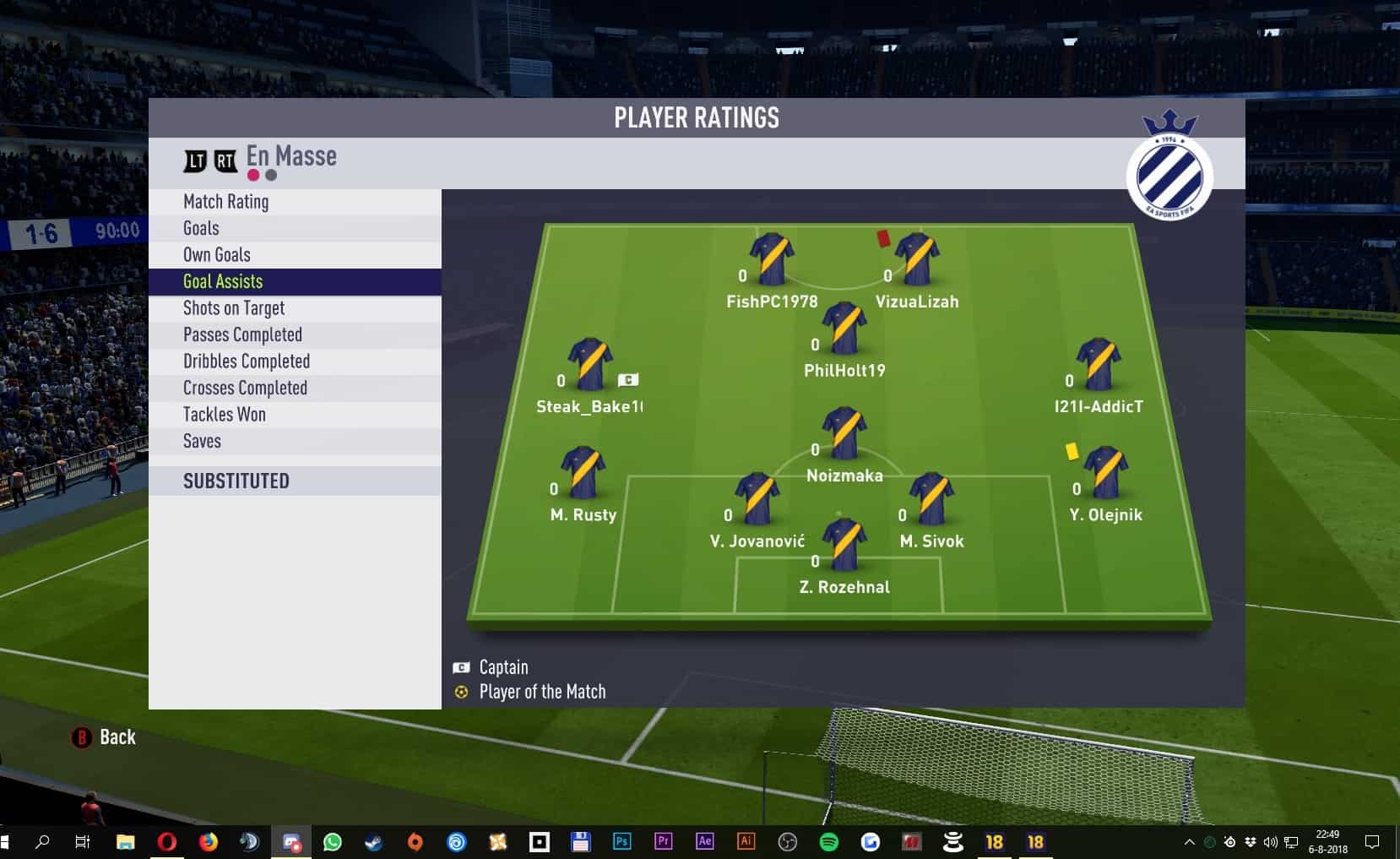This screenshot has height=859, width=1400.
Task: Select the Goal Assists entry
Action: coord(223,281)
